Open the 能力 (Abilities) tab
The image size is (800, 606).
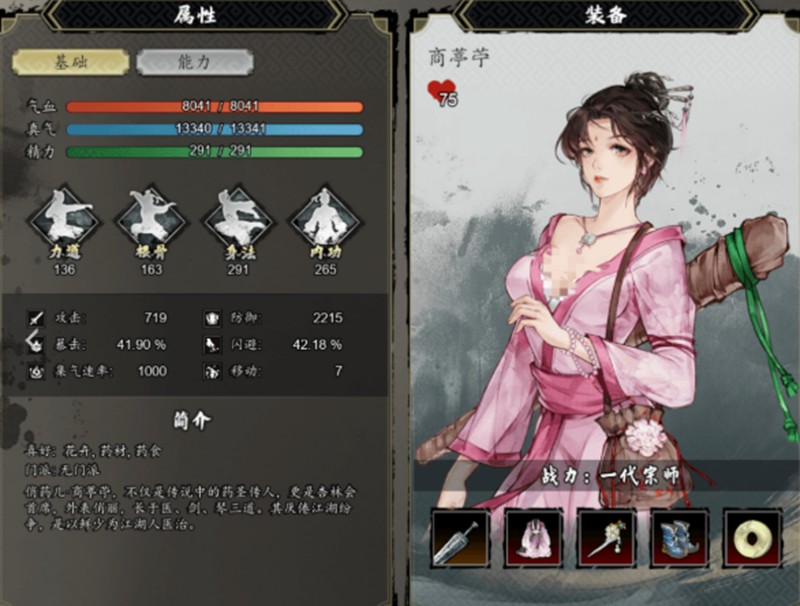[x=194, y=62]
